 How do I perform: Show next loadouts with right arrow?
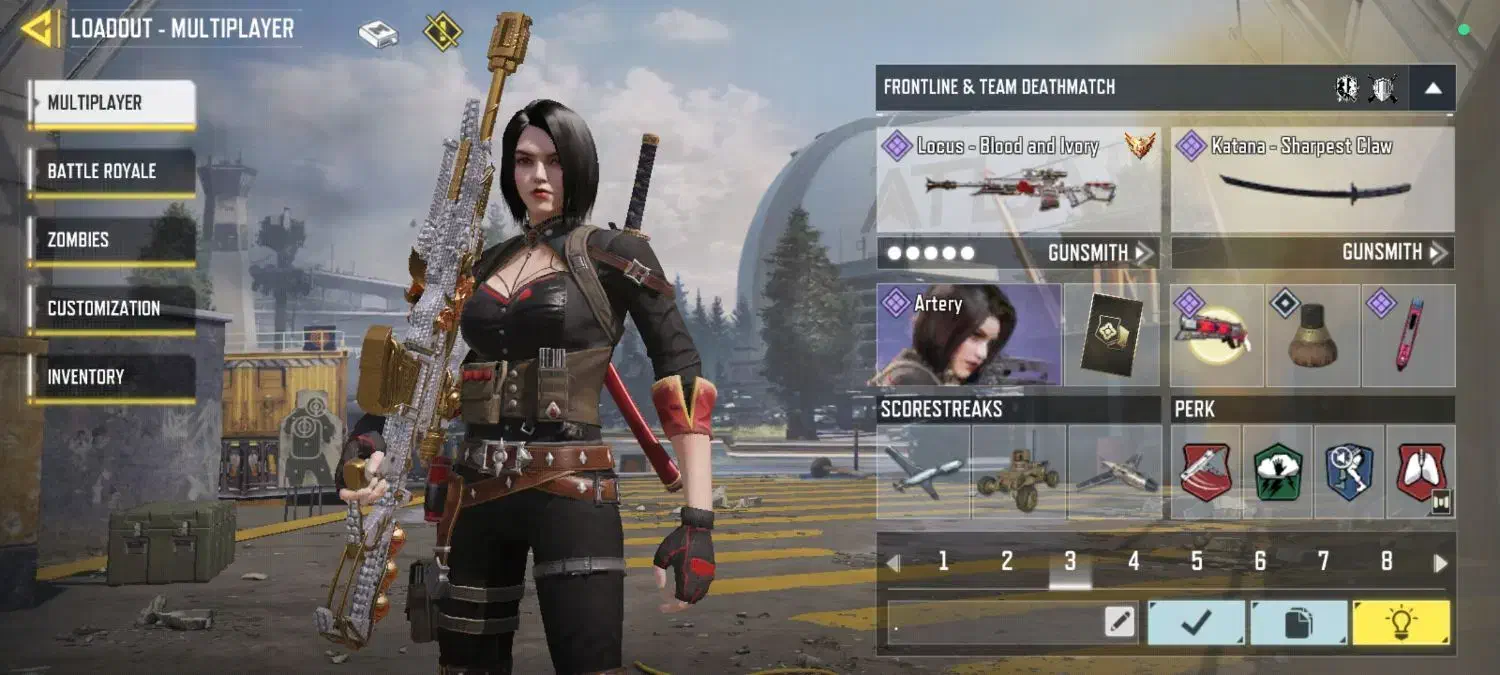tap(1440, 563)
